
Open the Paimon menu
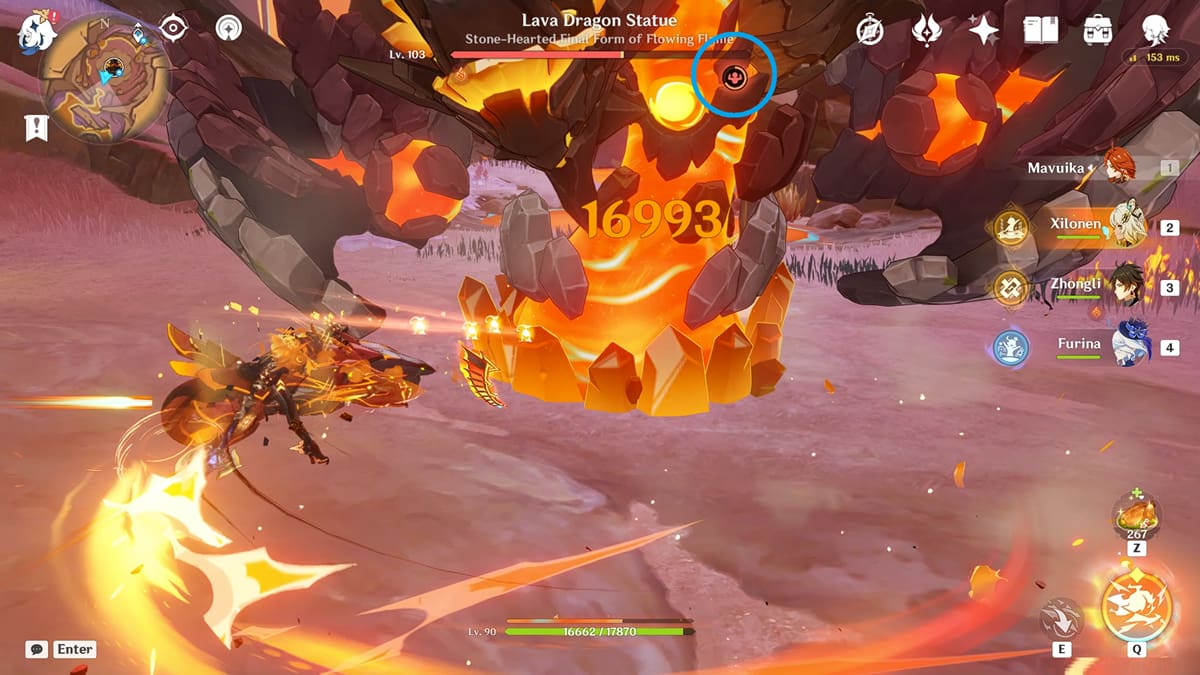(37, 32)
